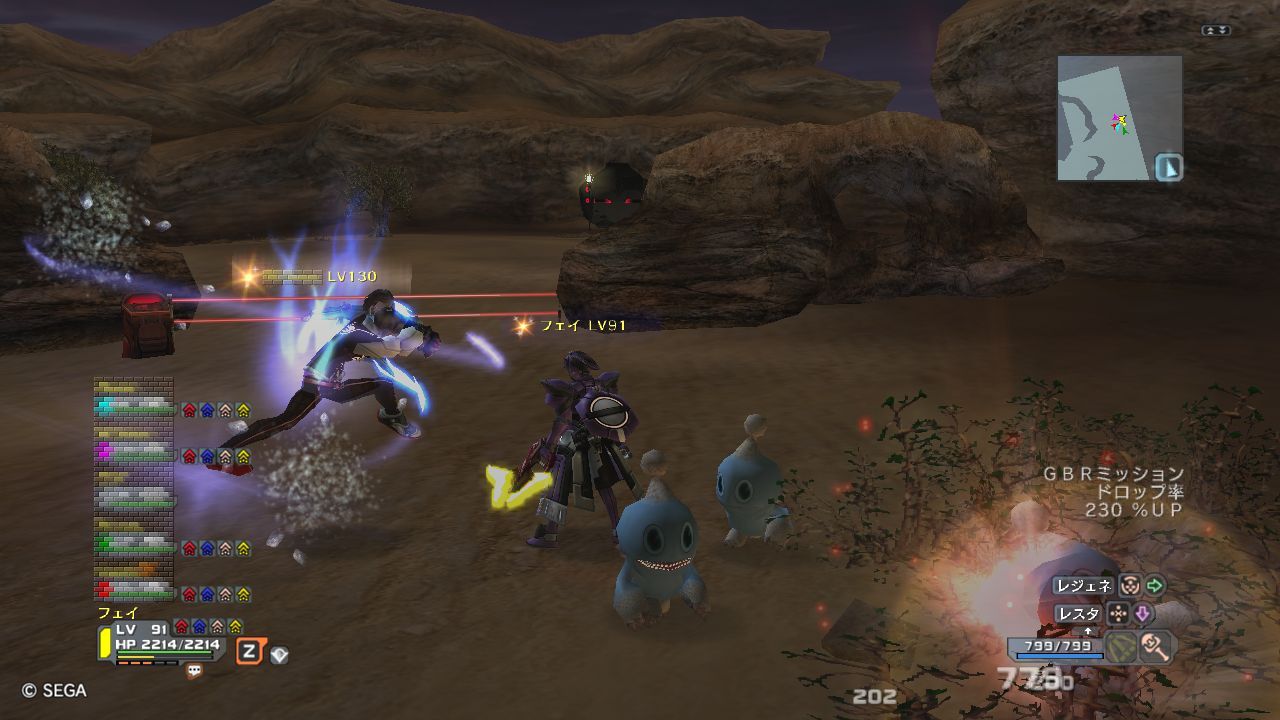
Task: Select the purple down-arrow palette icon
Action: click(x=1142, y=613)
